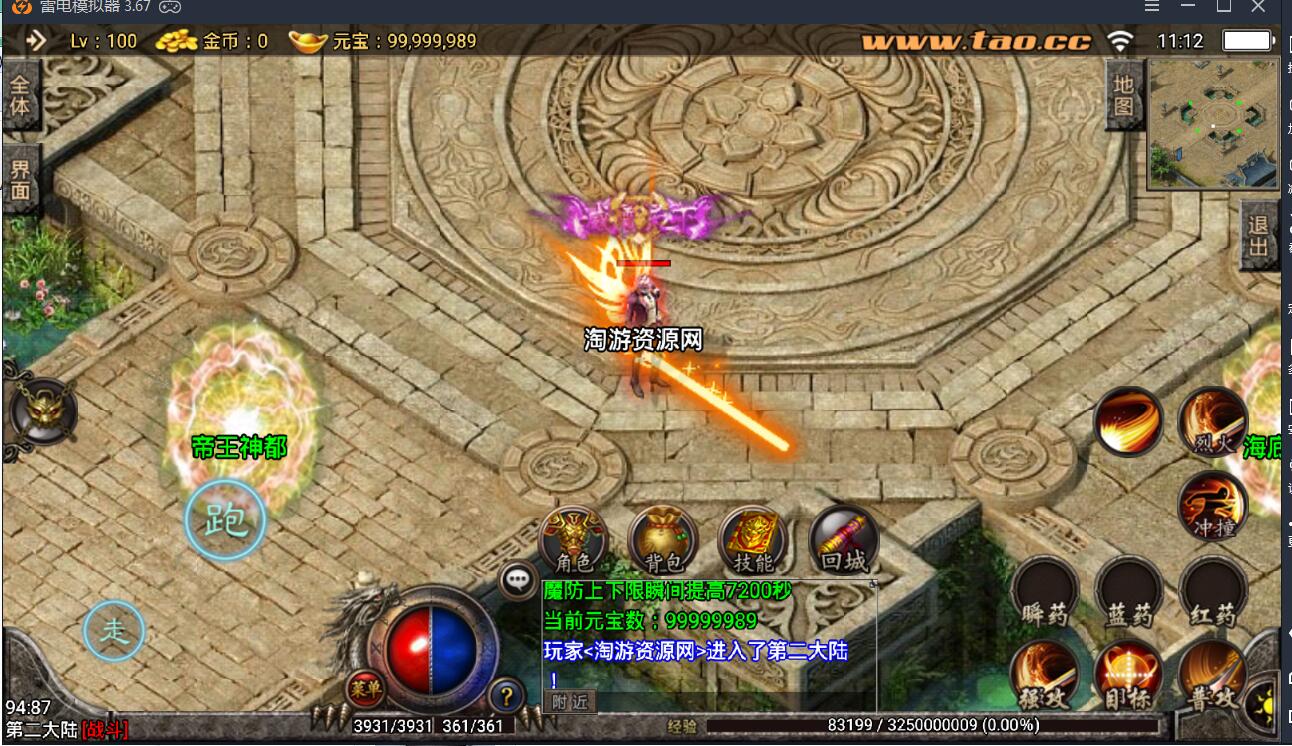Open the 技能 skills book

(x=753, y=542)
